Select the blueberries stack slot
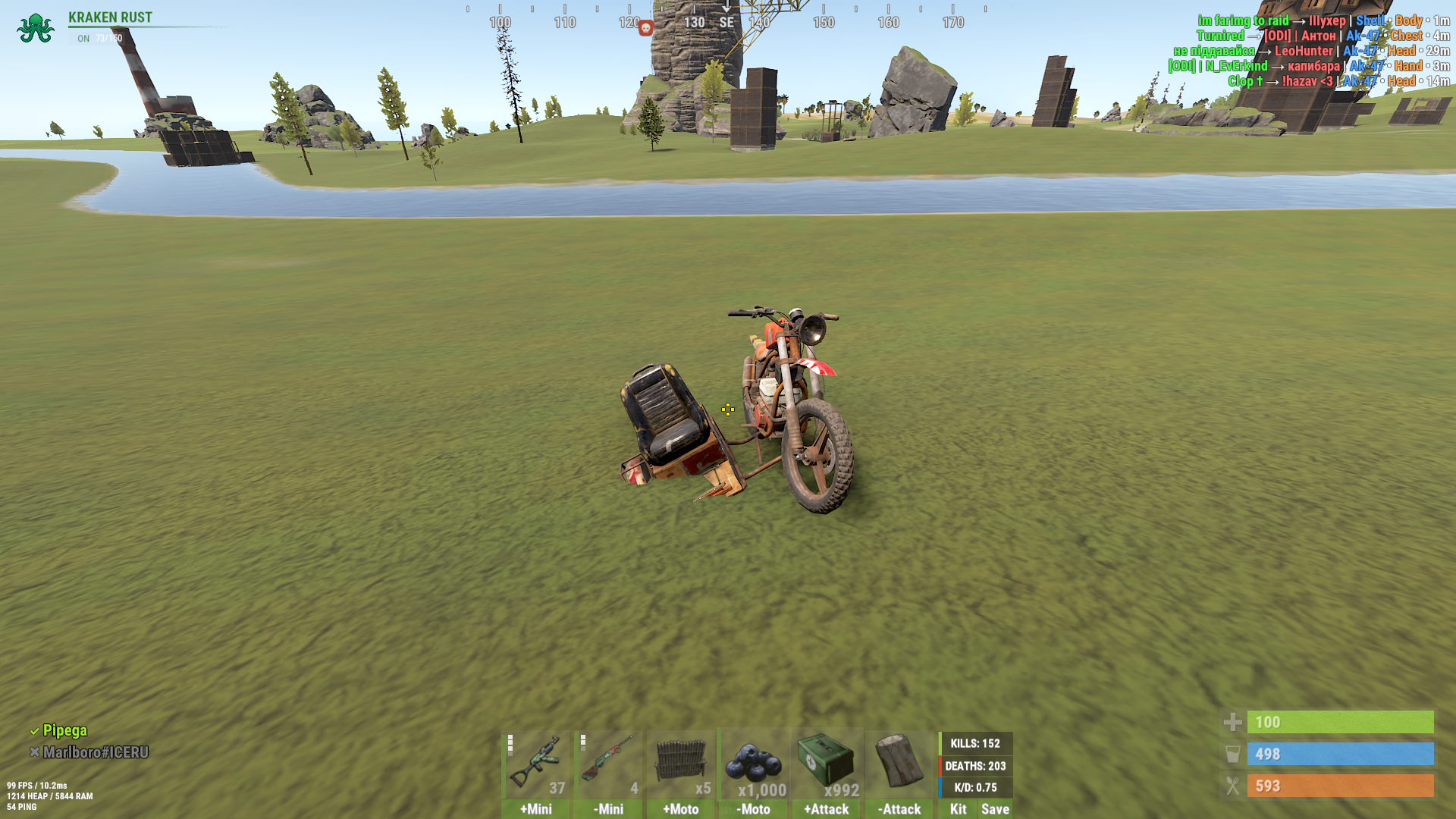1456x819 pixels. [754, 763]
